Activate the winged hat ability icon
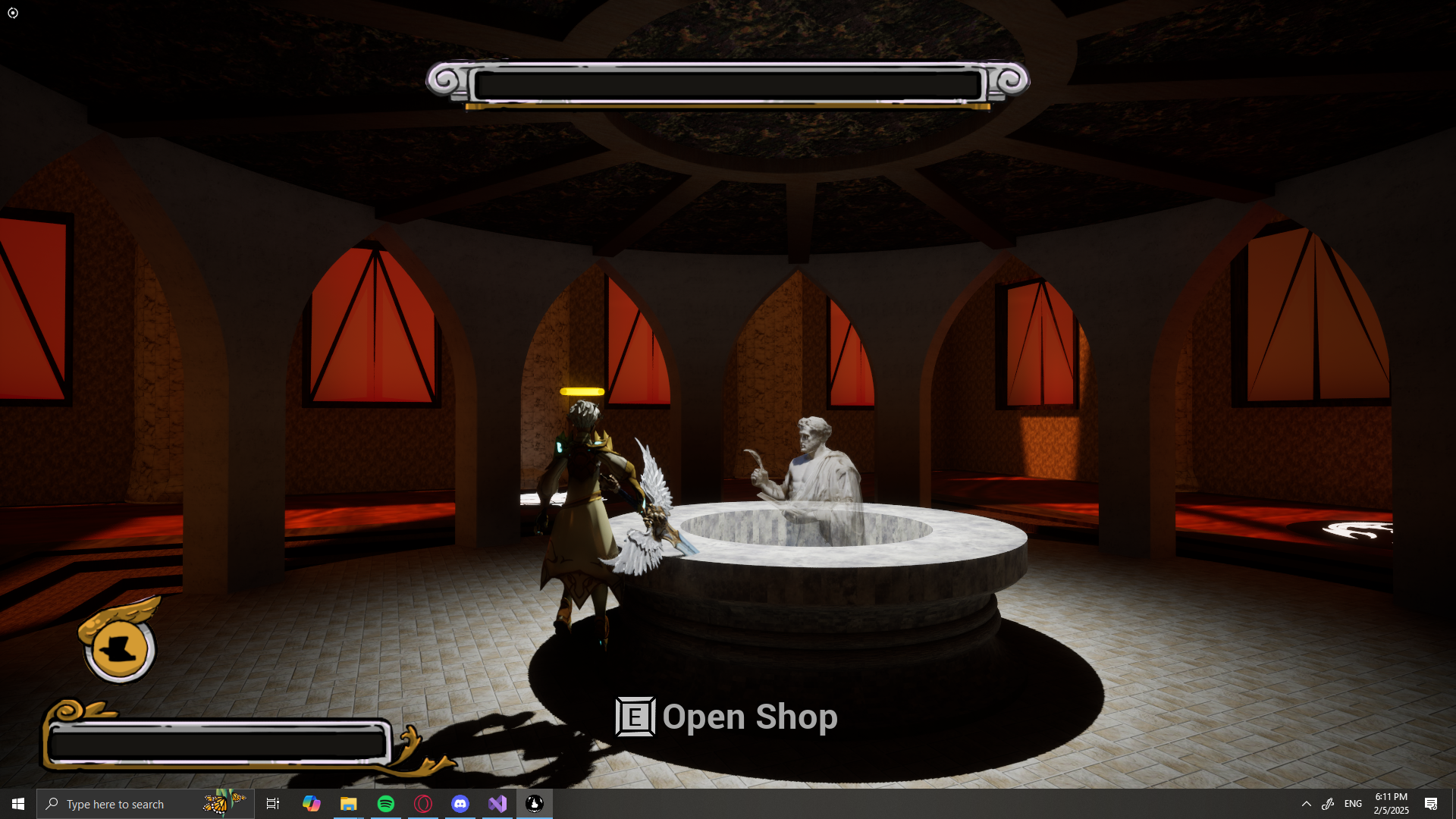This screenshot has height=819, width=1456. [x=120, y=648]
